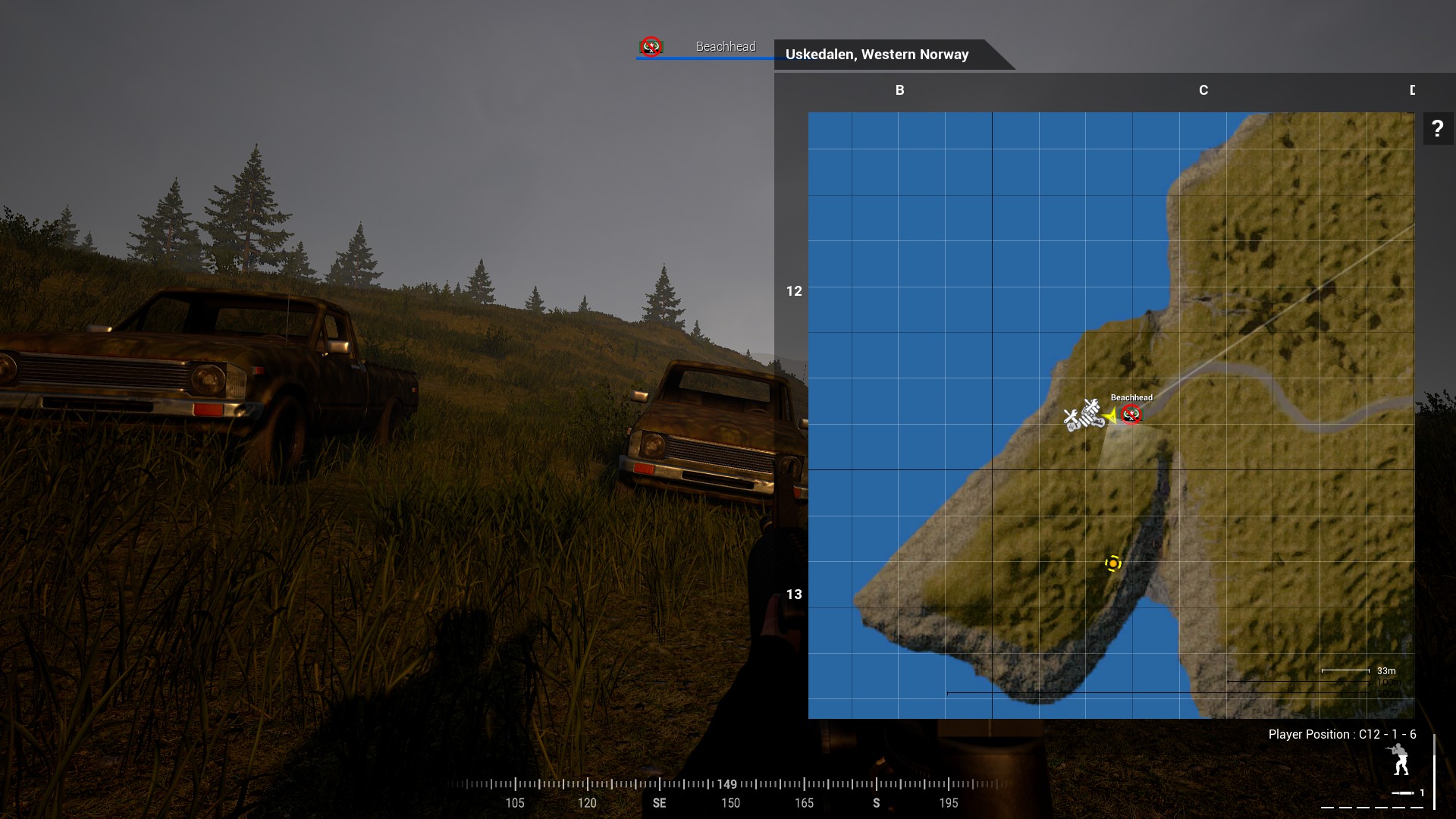Select the vehicle maintenance icon beside the repair station
This screenshot has height=819, width=1456.
[x=1093, y=413]
